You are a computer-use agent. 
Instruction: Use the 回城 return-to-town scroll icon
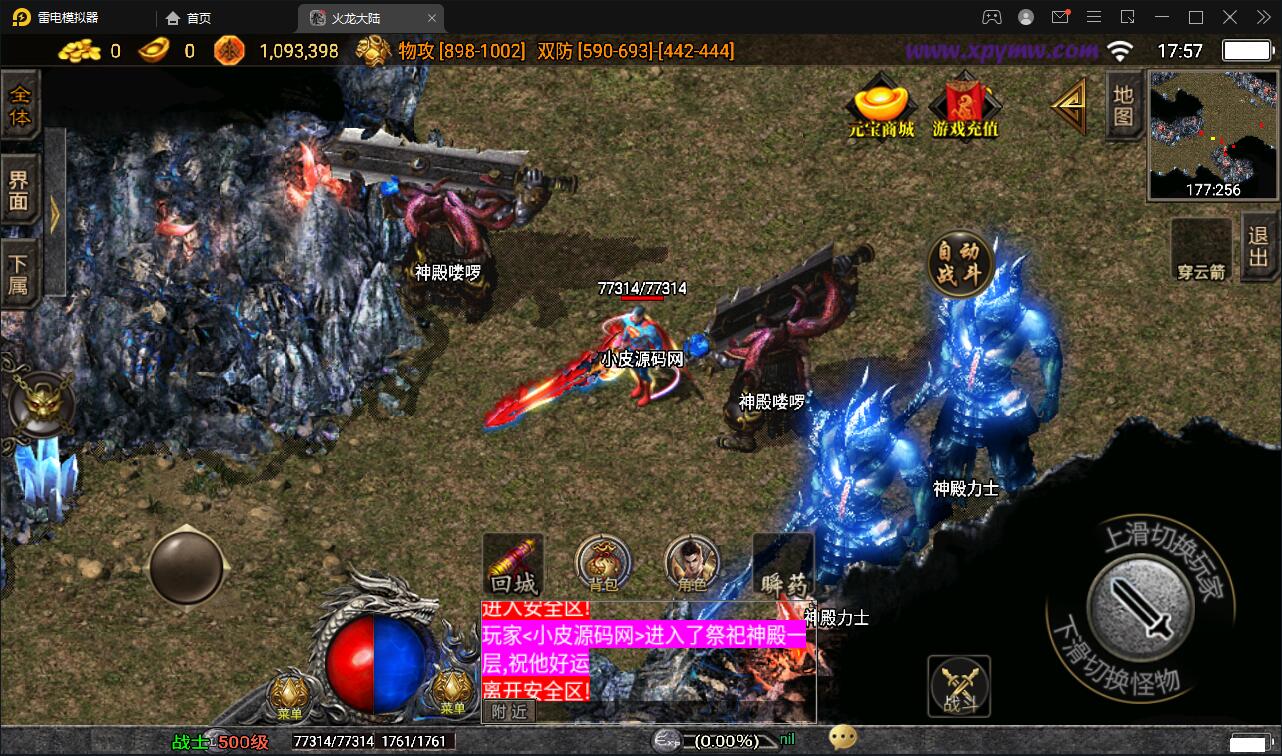(x=513, y=560)
